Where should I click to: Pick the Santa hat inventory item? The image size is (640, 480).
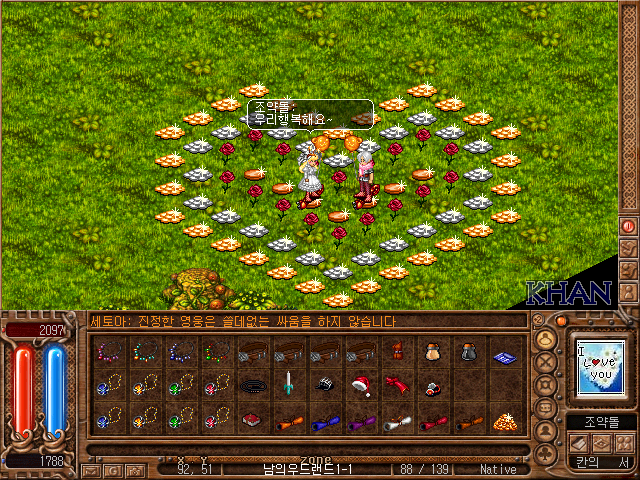click(360, 385)
